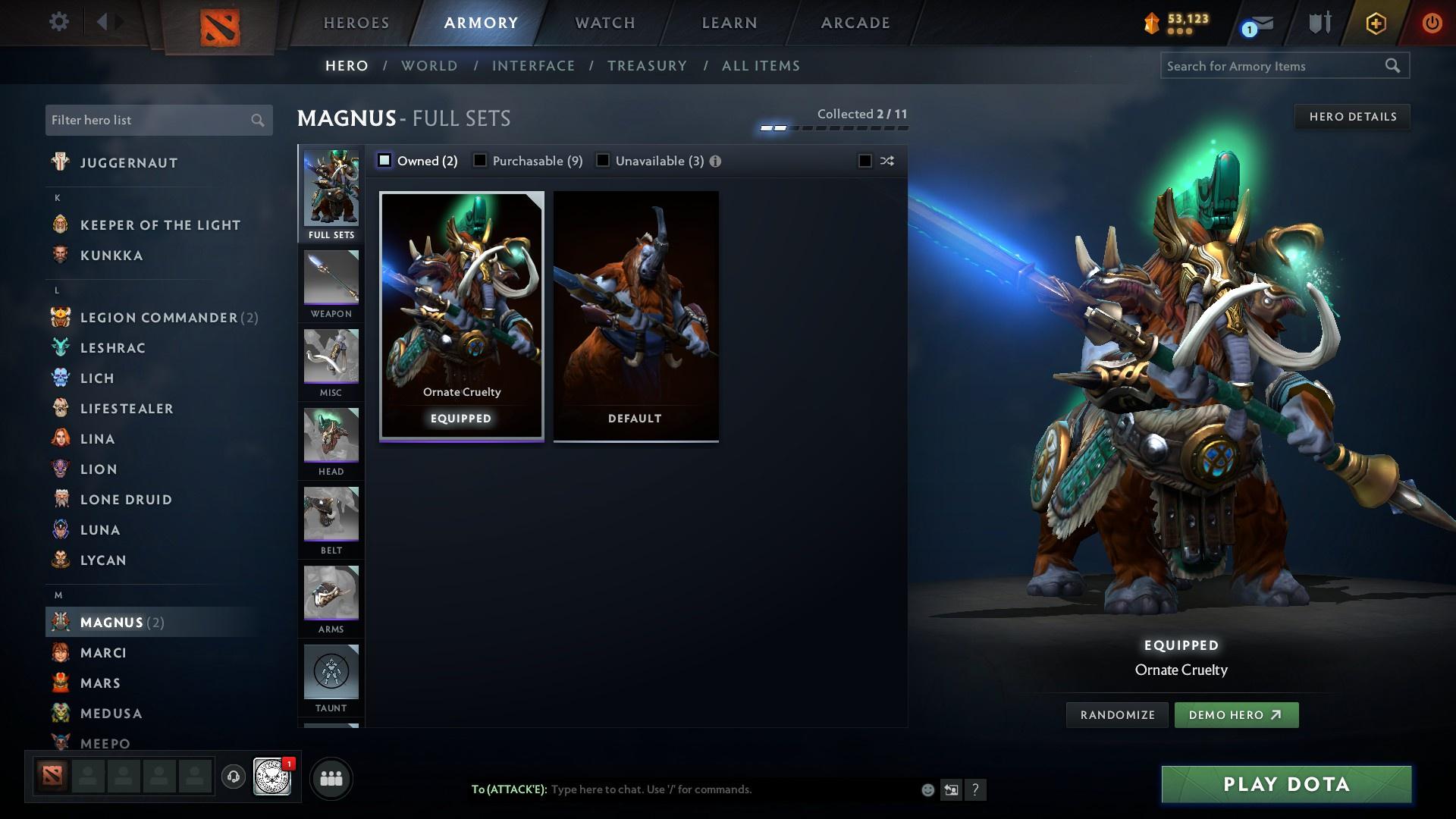Launch Demo Hero mode
This screenshot has height=819, width=1456.
pos(1235,715)
